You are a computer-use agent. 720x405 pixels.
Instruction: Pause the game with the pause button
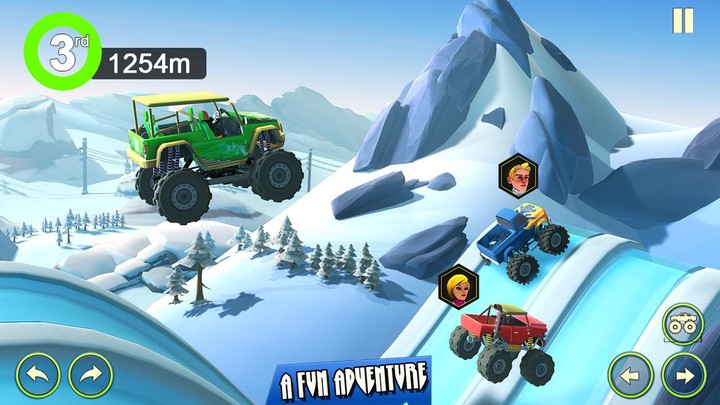point(683,21)
